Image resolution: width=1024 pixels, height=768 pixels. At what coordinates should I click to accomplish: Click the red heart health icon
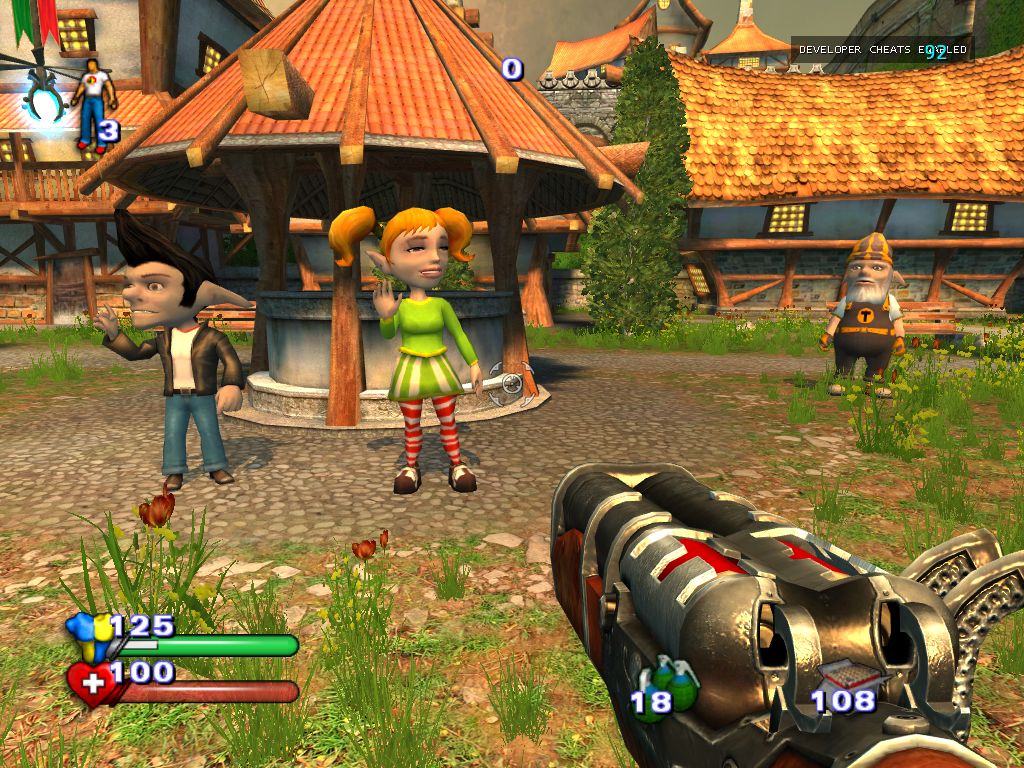coord(90,684)
